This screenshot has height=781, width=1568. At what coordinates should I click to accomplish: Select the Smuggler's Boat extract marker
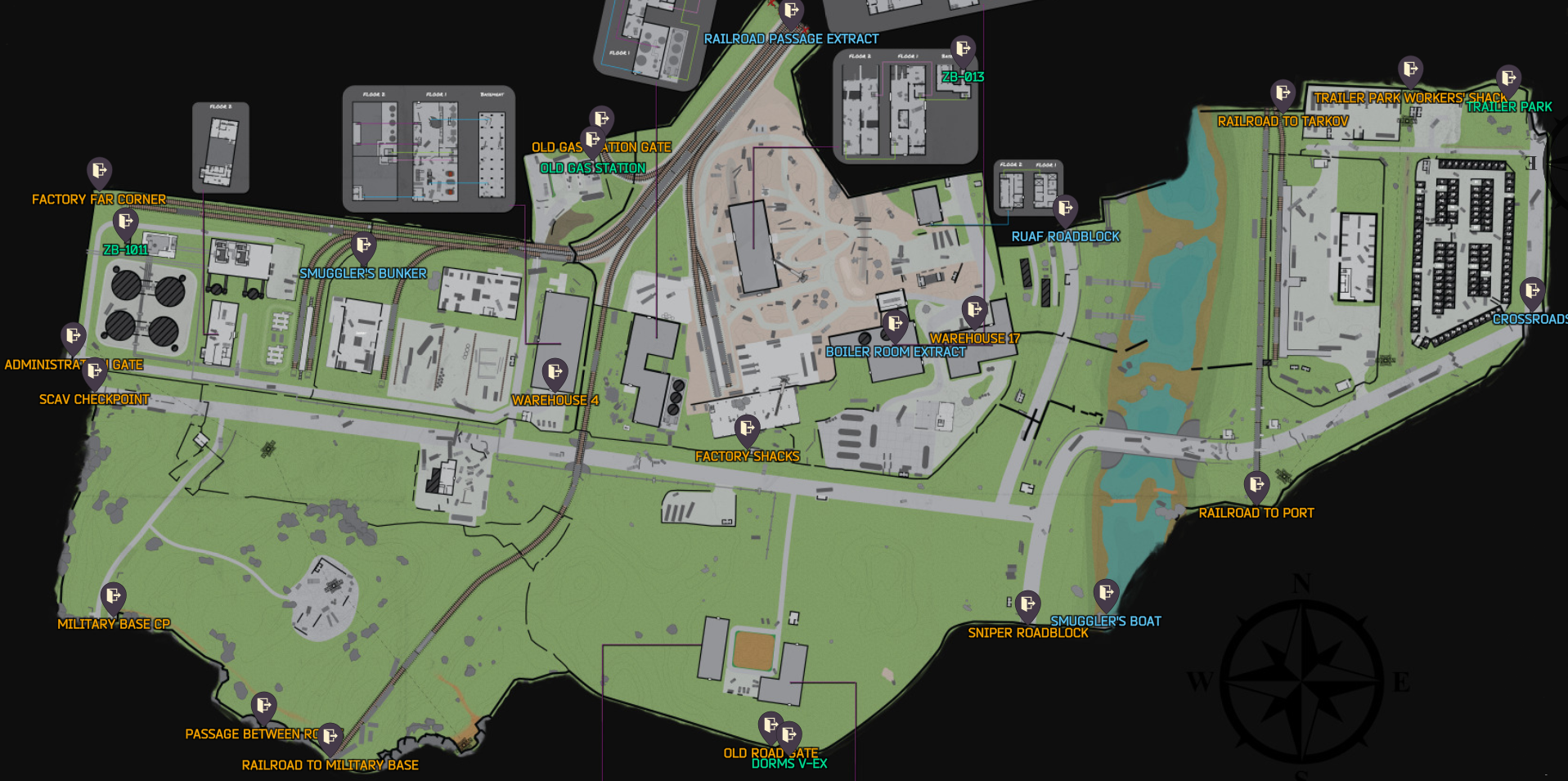pyautogui.click(x=1107, y=593)
